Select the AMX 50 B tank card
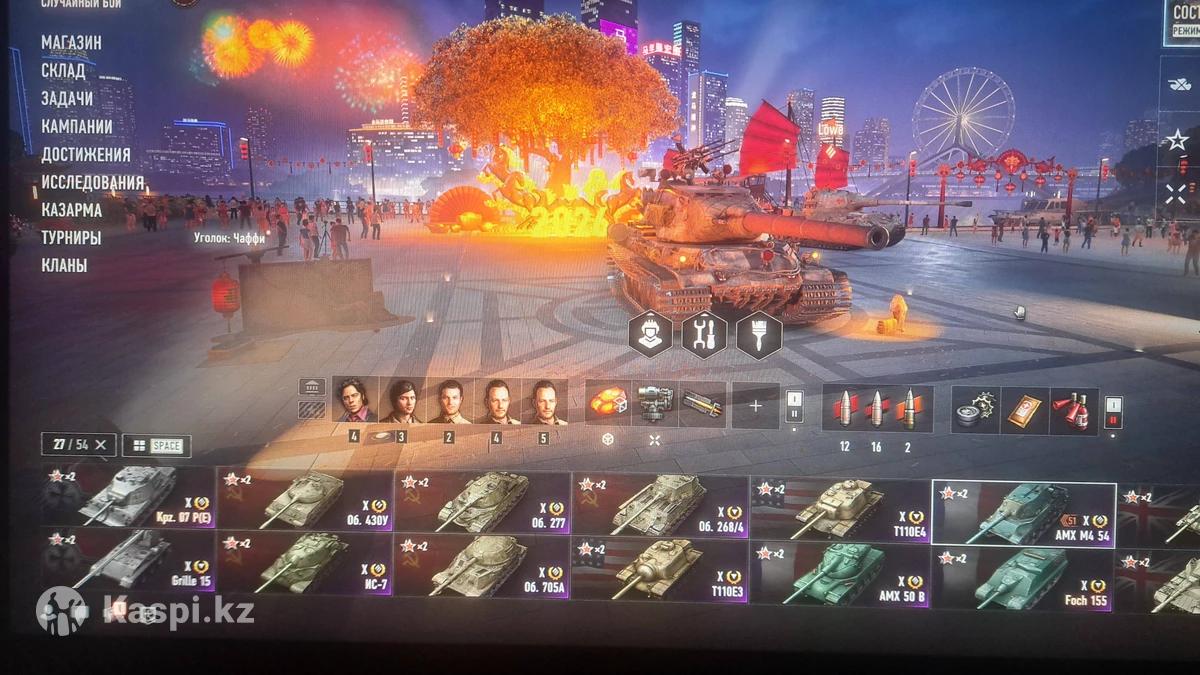1200x675 pixels. click(x=838, y=575)
